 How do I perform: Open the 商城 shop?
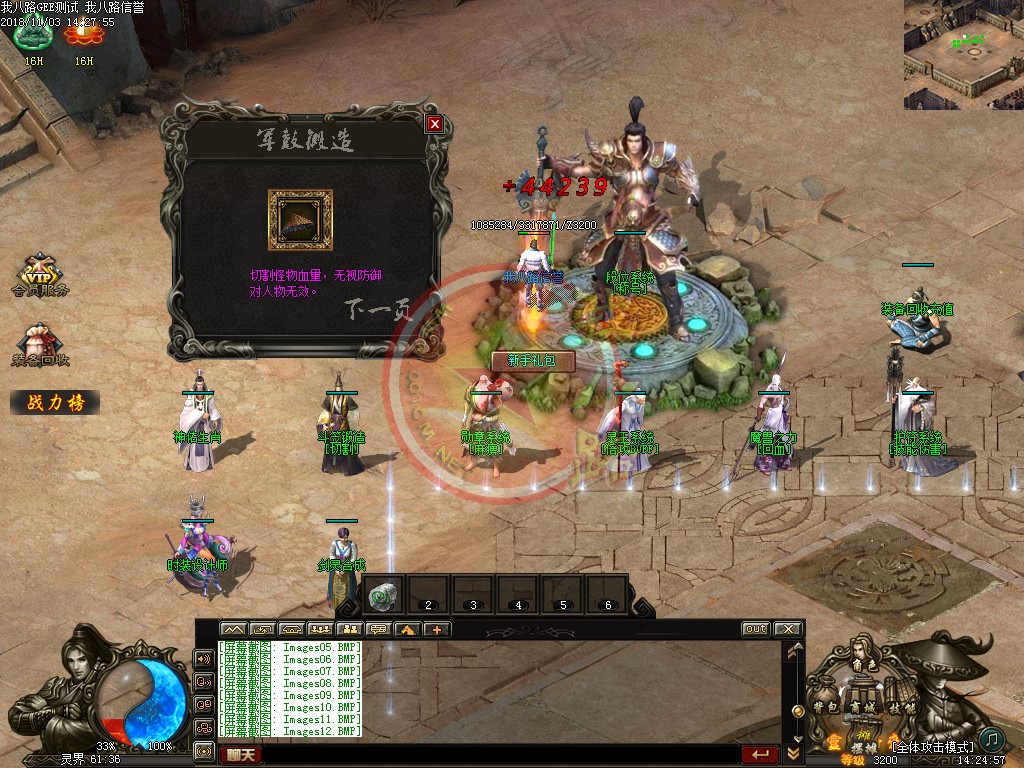[861, 707]
